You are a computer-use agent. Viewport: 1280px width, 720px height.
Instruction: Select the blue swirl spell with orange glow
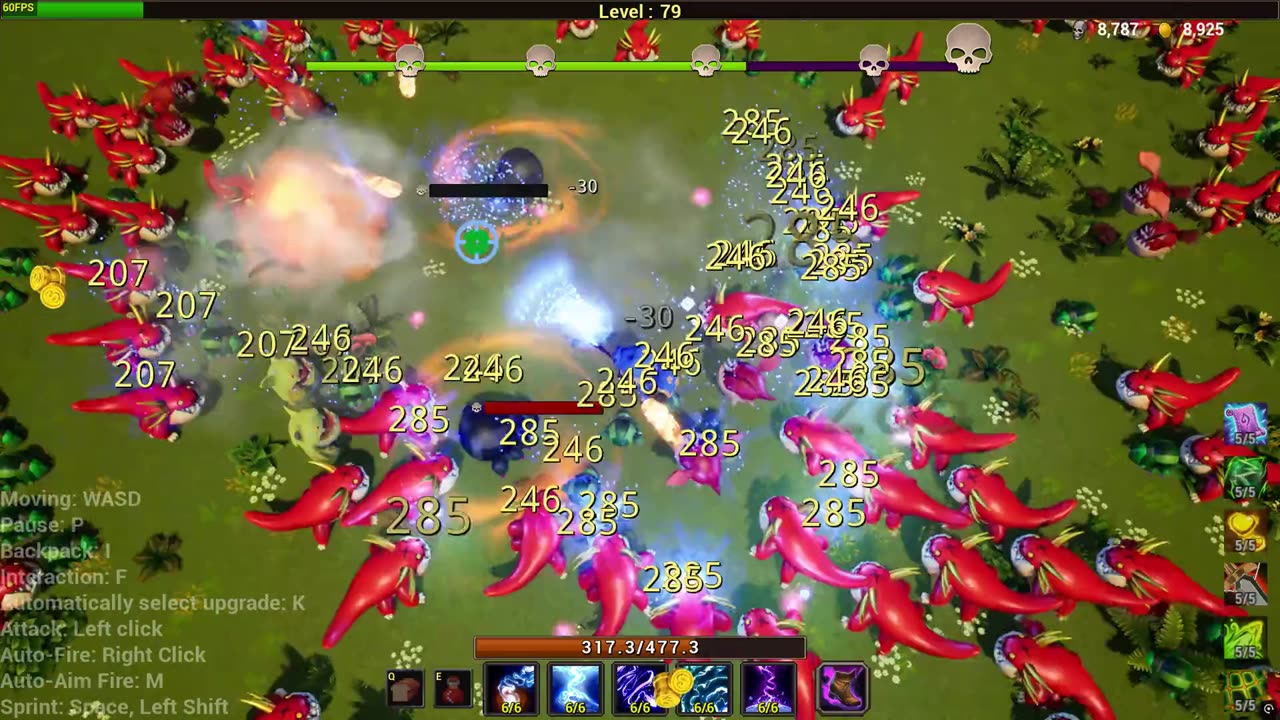pyautogui.click(x=511, y=689)
